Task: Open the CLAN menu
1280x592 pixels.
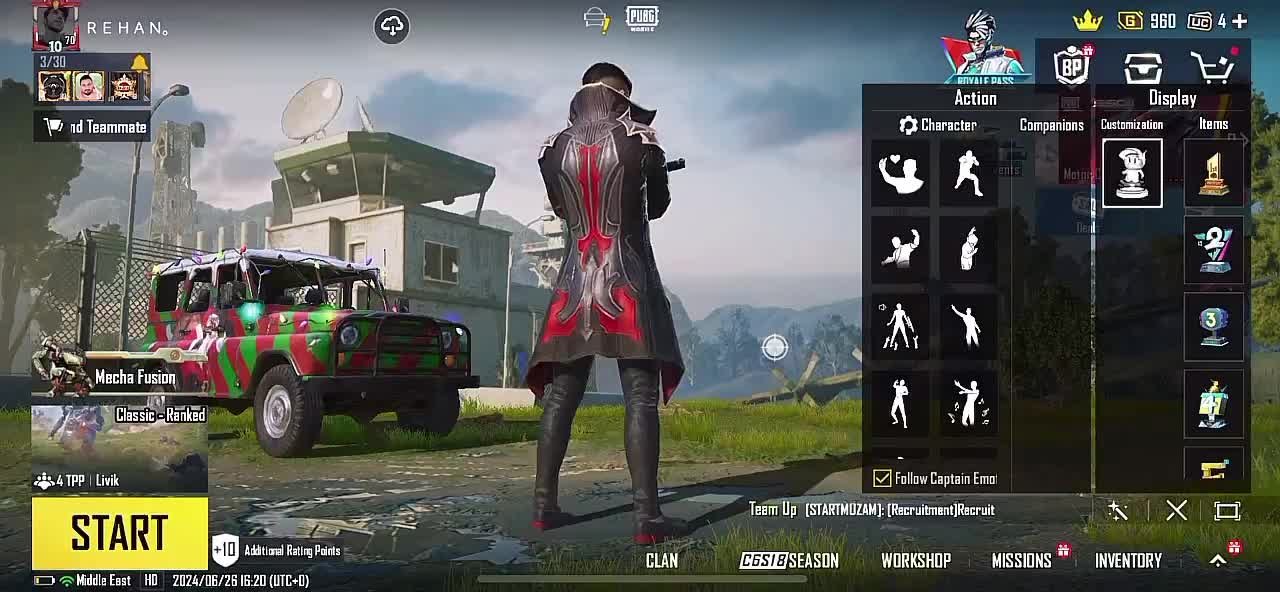Action: 661,561
